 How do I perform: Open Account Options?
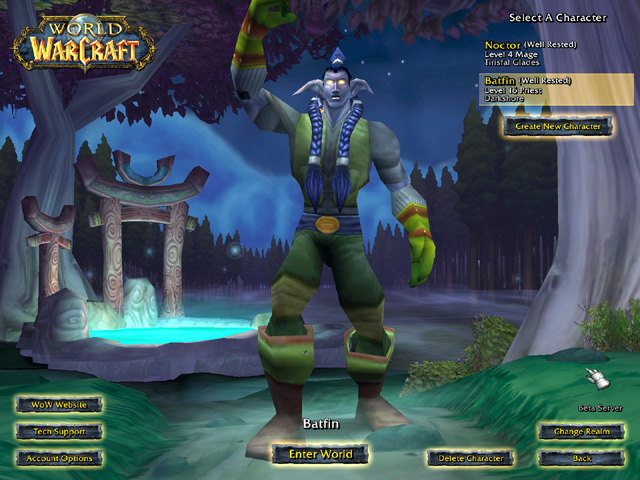click(x=59, y=458)
